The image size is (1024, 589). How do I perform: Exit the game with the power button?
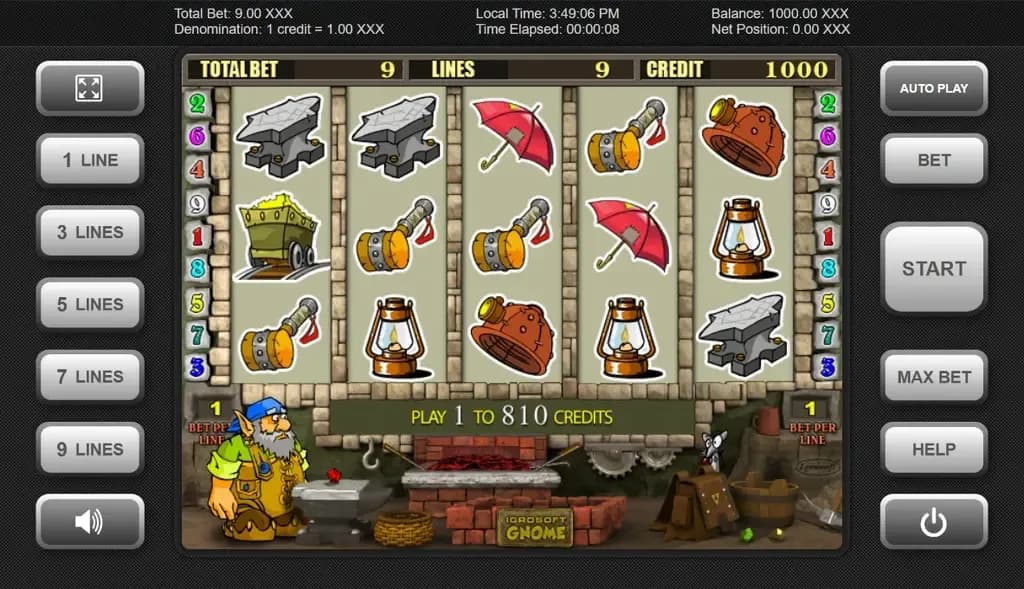point(933,522)
